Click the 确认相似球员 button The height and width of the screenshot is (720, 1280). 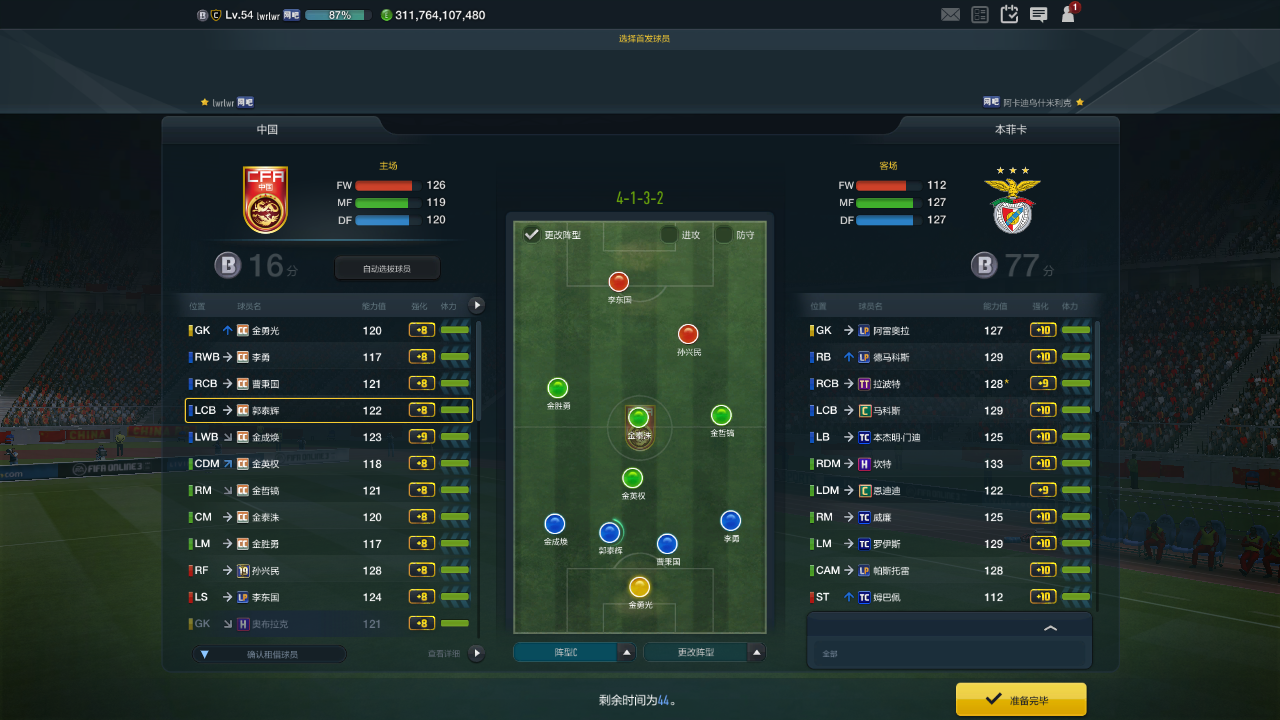click(x=270, y=654)
